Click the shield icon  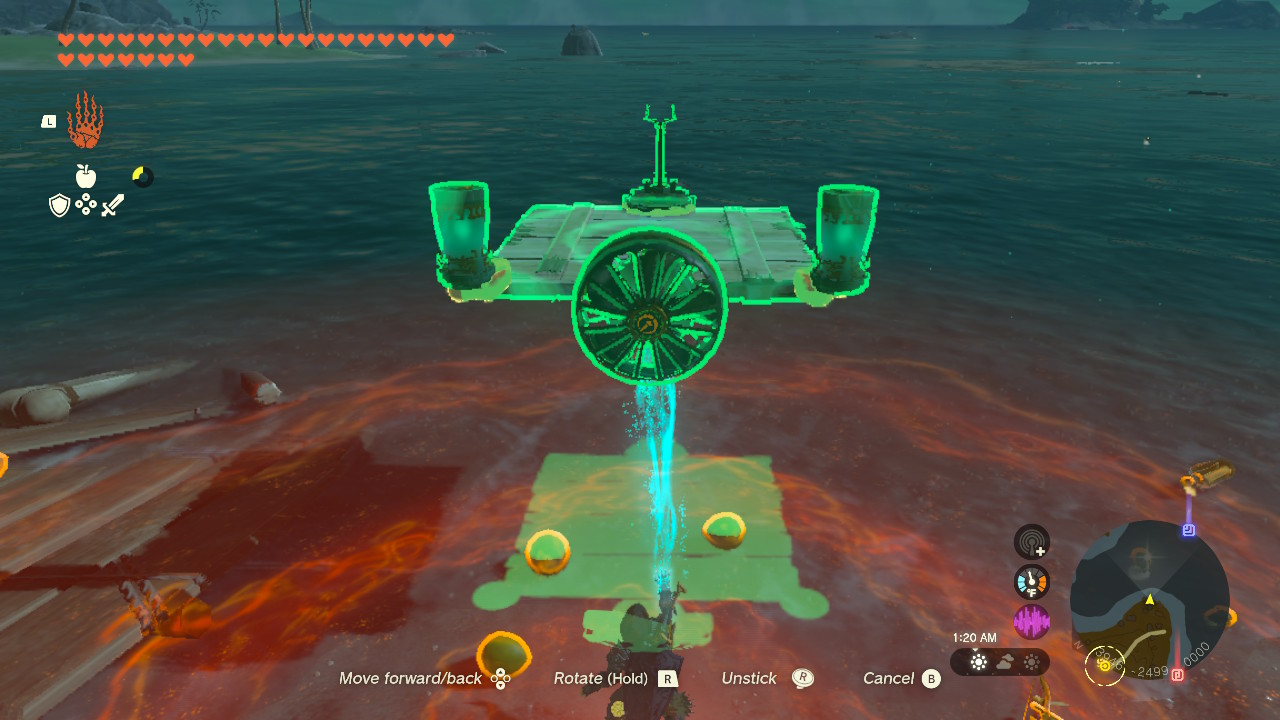point(58,206)
